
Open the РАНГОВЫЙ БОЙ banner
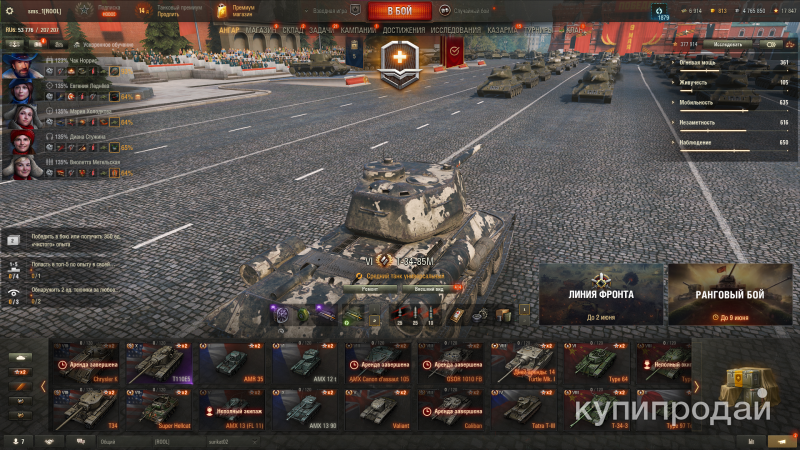(730, 294)
